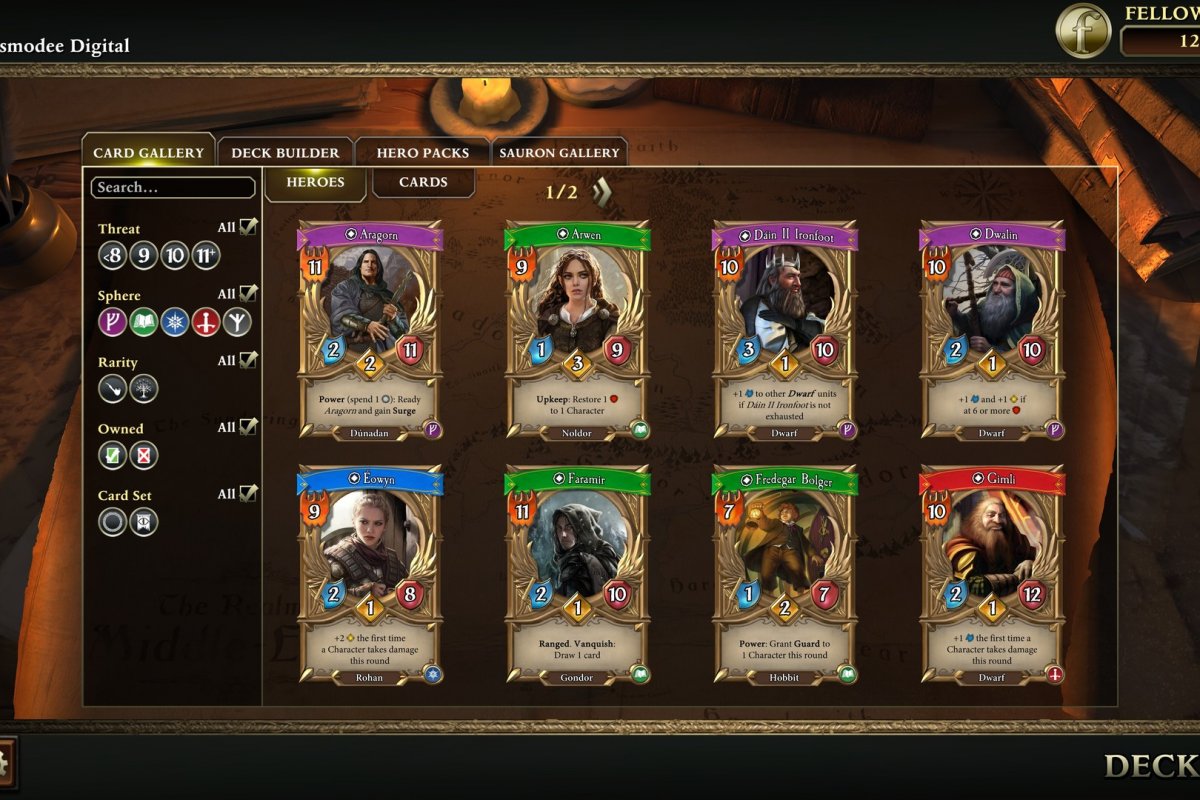Select the Cards sub-tab
The height and width of the screenshot is (800, 1200).
click(x=423, y=182)
